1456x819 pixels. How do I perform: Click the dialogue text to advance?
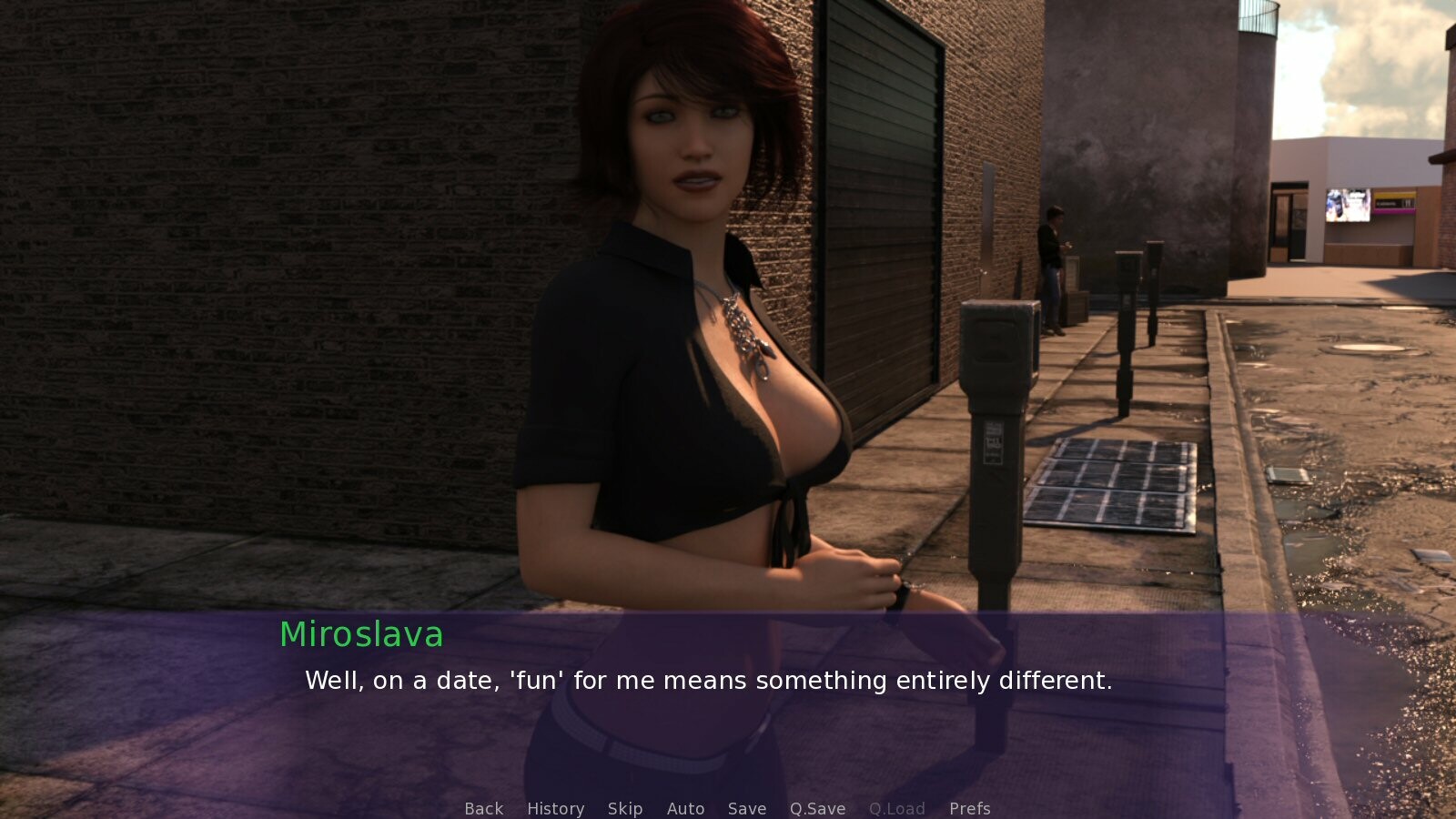(x=710, y=680)
